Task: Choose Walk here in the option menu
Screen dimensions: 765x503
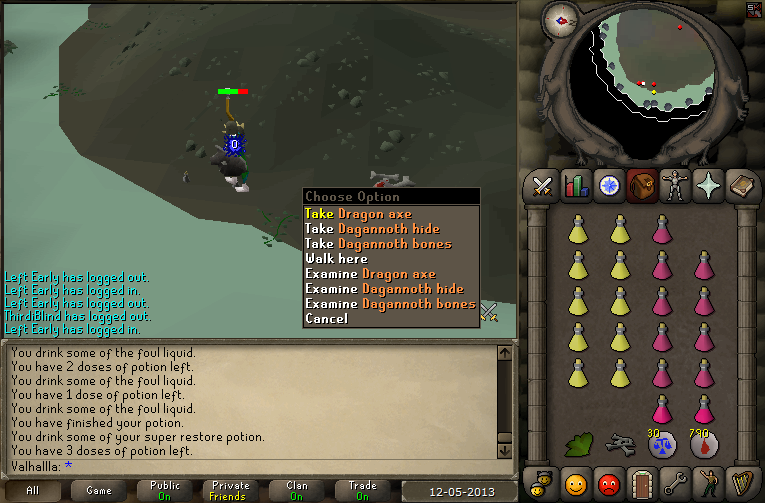Action: tap(336, 259)
